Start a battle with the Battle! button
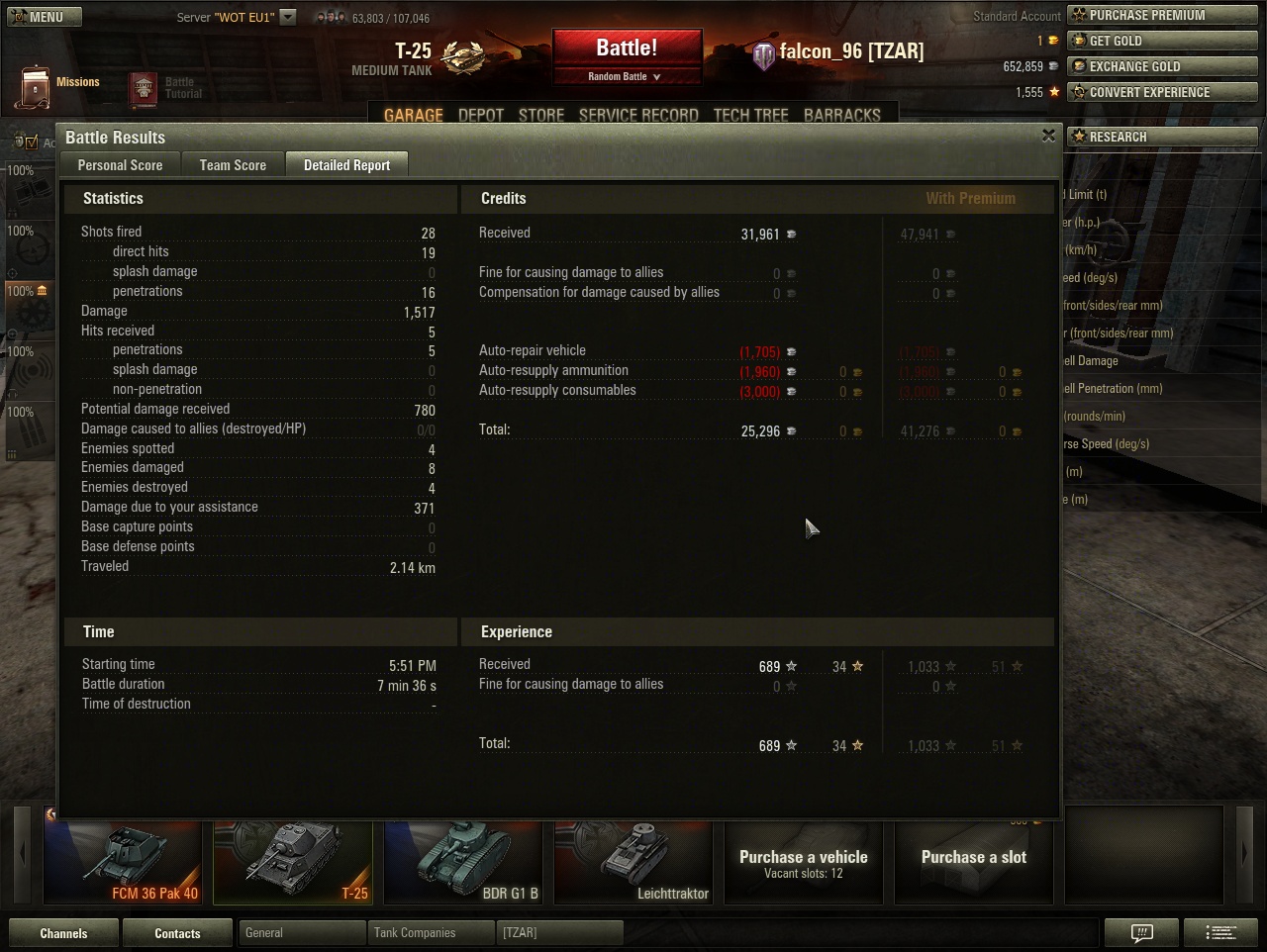Viewport: 1267px width, 952px height. pyautogui.click(x=627, y=48)
